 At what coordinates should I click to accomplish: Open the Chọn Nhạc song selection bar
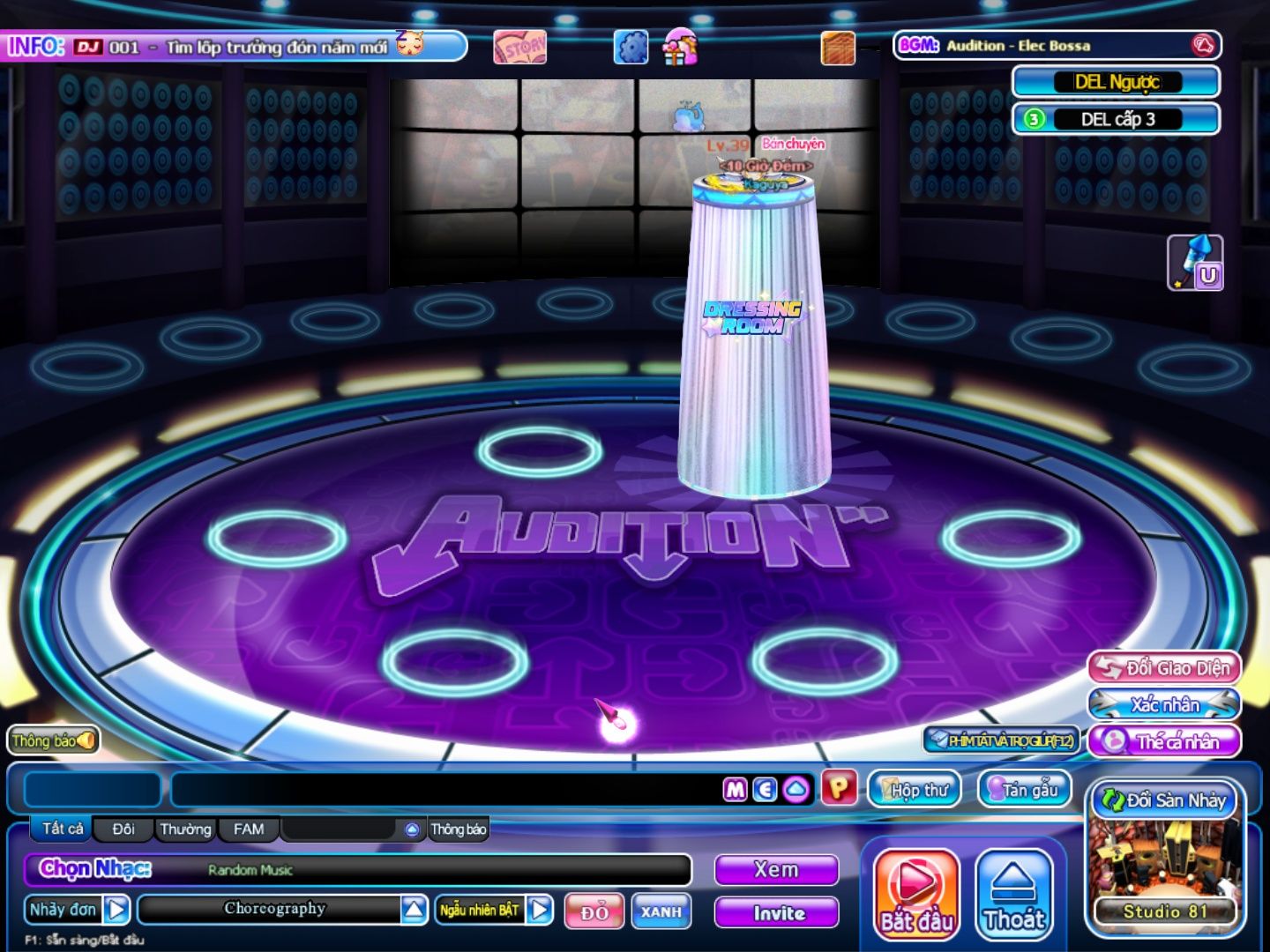click(x=357, y=870)
